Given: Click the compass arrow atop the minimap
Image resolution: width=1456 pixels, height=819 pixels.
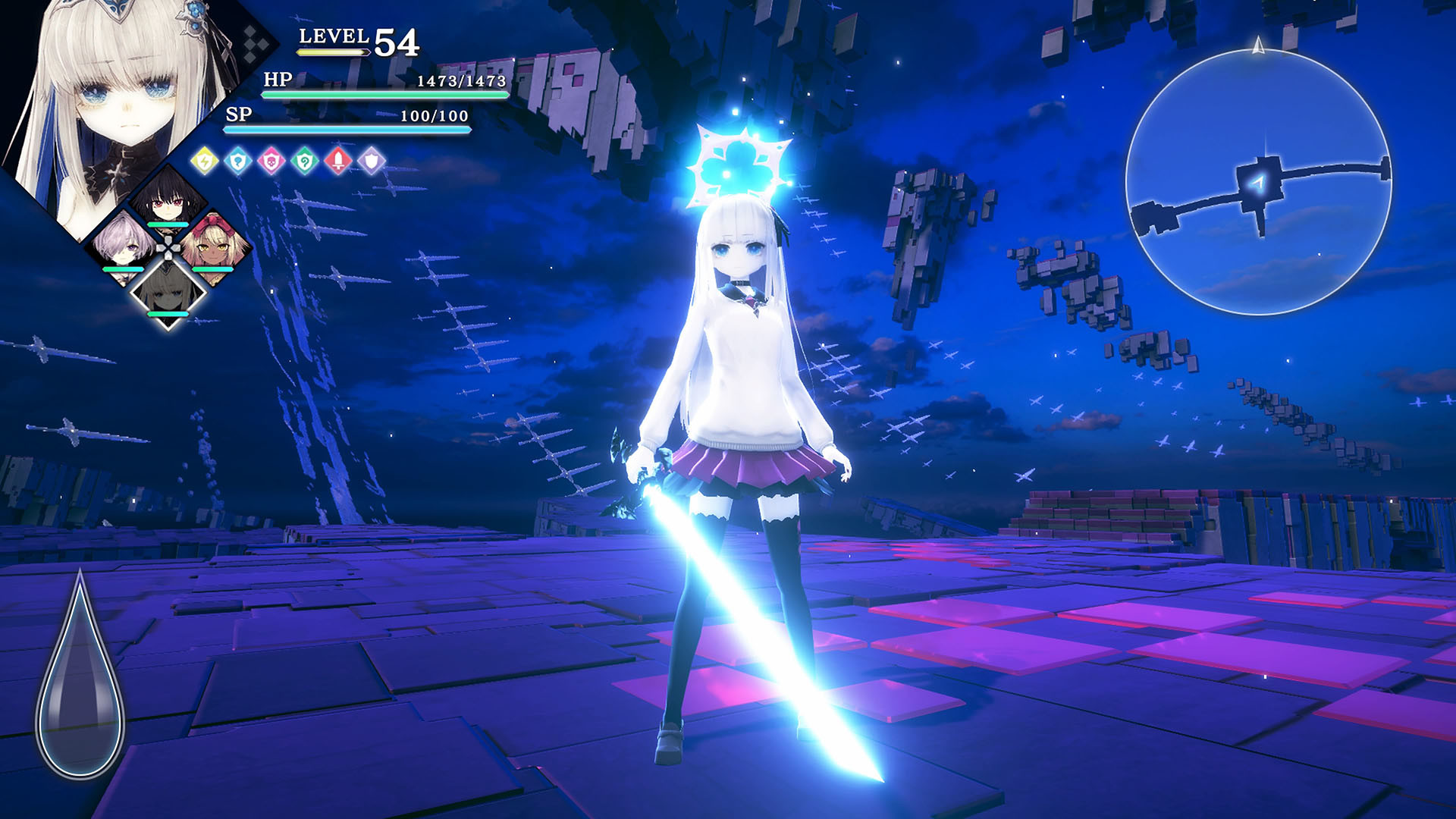Looking at the screenshot, I should click(x=1258, y=47).
